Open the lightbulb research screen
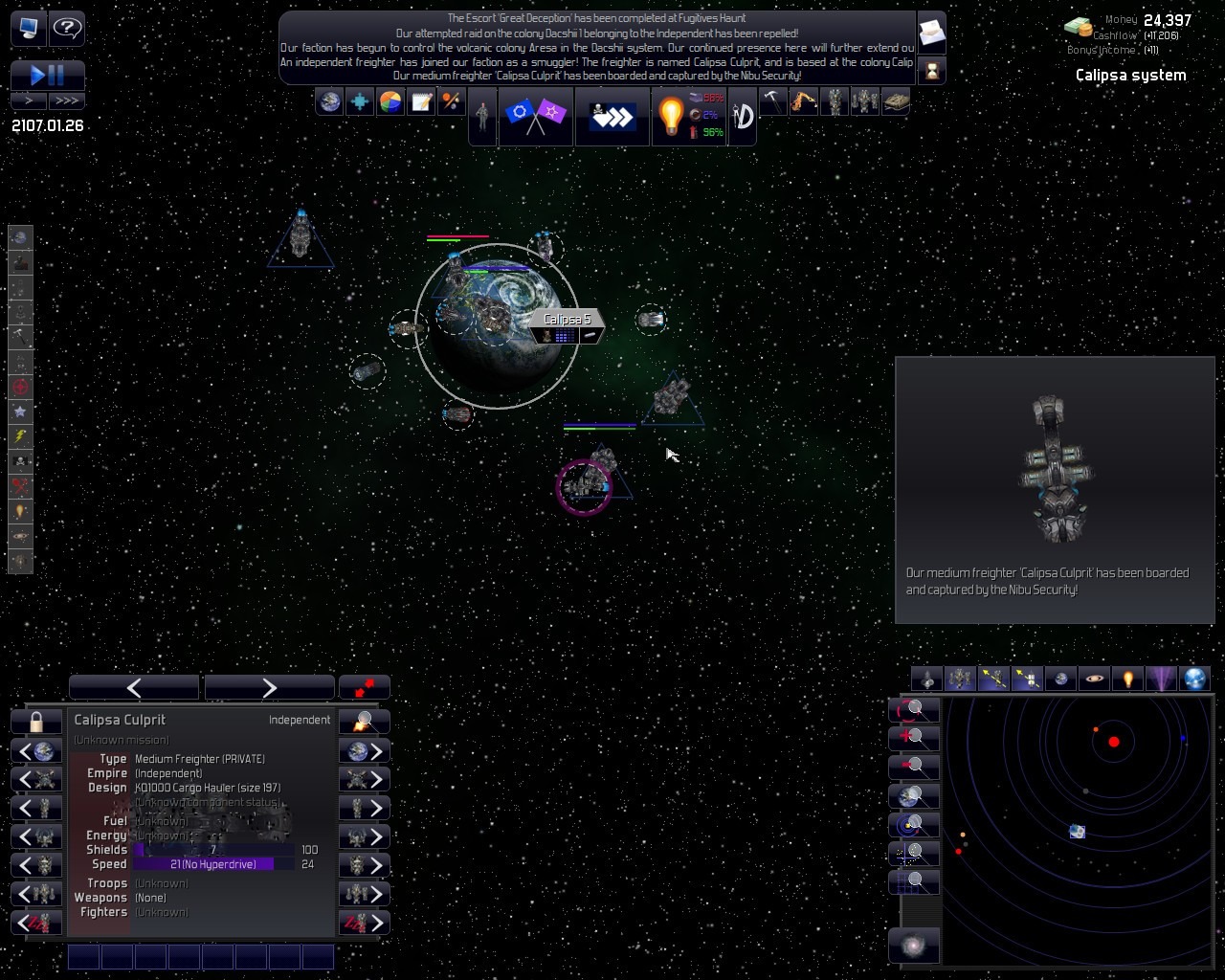Viewport: 1225px width, 980px height. pos(671,116)
